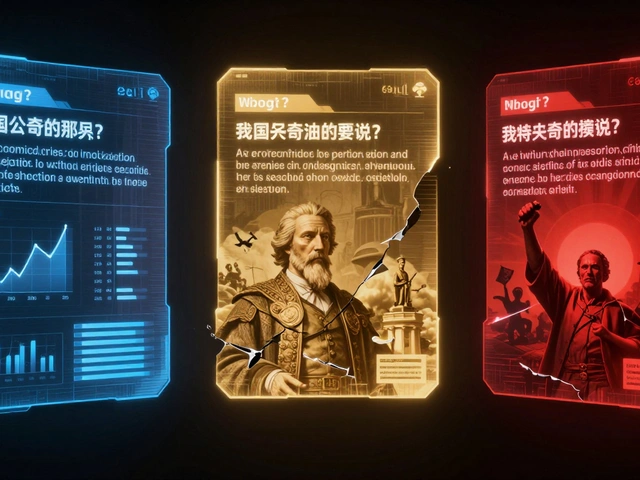Pick the red card with raised fist
This screenshot has width=640, height=480.
coord(565,250)
